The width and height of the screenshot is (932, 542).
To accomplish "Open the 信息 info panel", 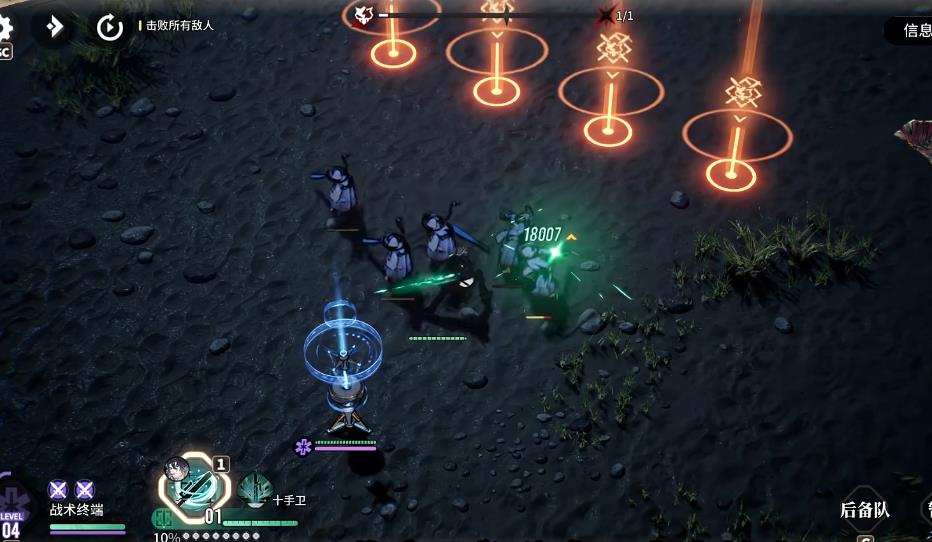I will tap(914, 30).
